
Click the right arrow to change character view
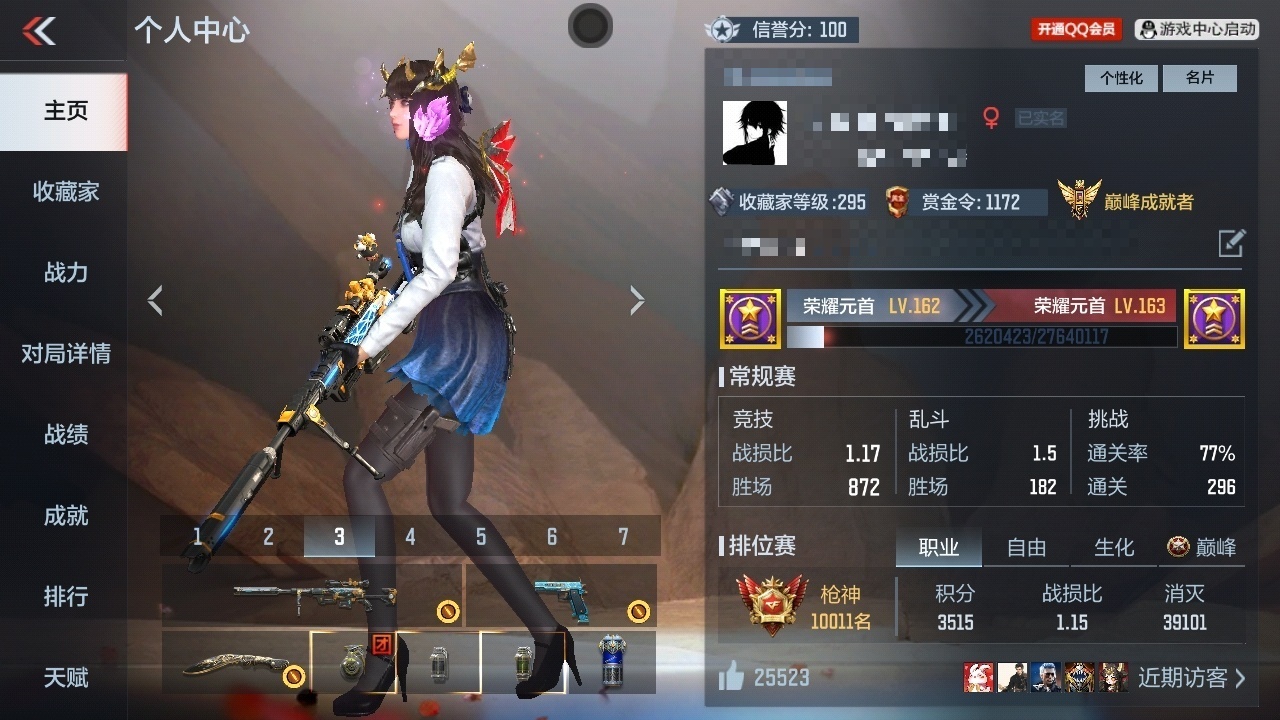tap(638, 299)
